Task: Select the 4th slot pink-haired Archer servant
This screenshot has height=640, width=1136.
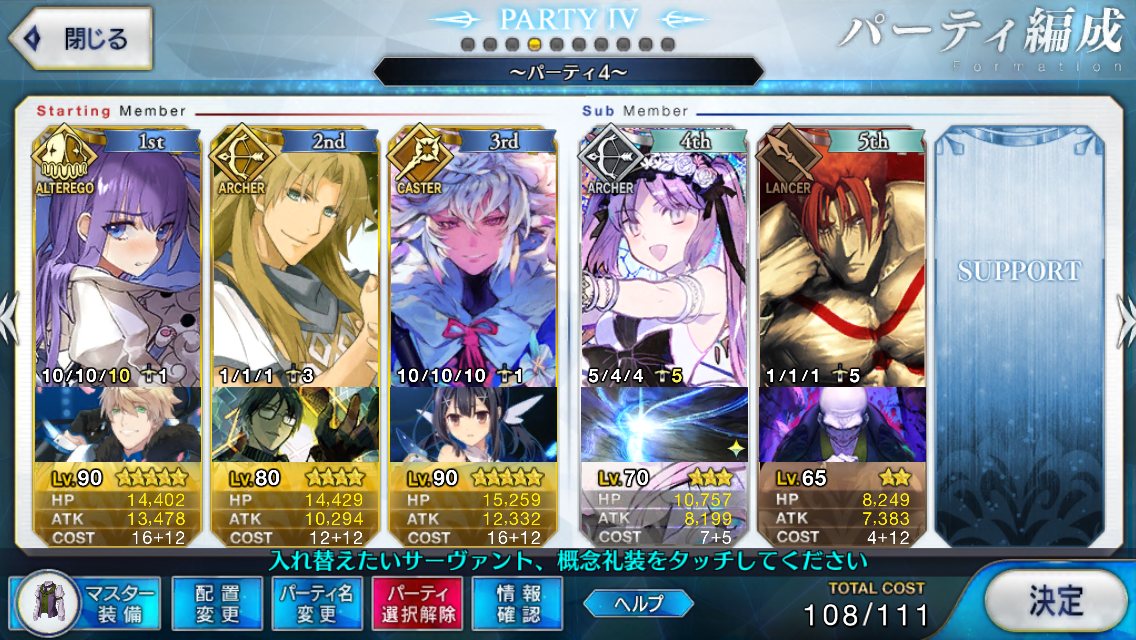Action: click(663, 260)
